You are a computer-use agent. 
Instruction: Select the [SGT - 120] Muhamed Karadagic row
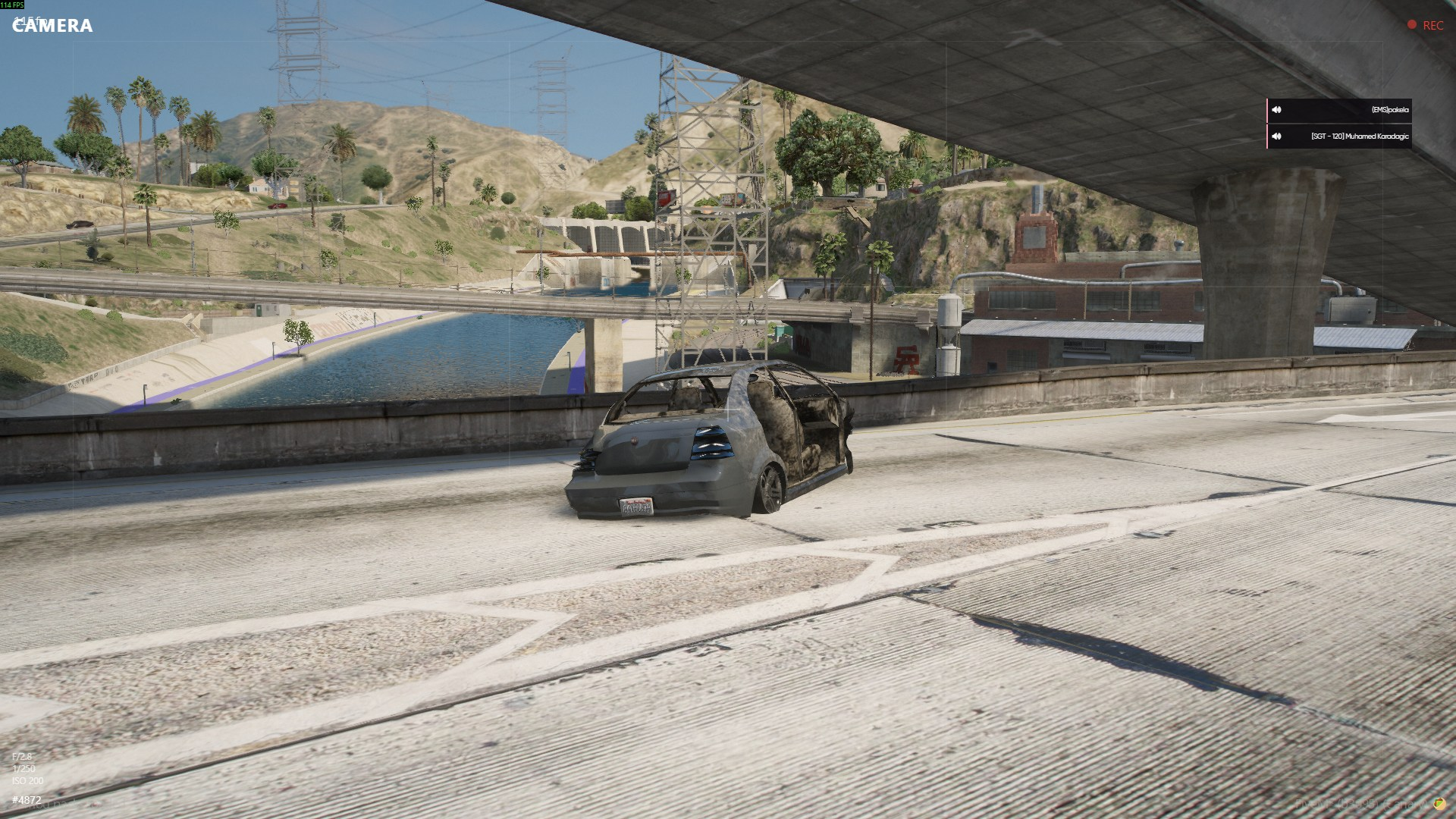pos(1339,136)
